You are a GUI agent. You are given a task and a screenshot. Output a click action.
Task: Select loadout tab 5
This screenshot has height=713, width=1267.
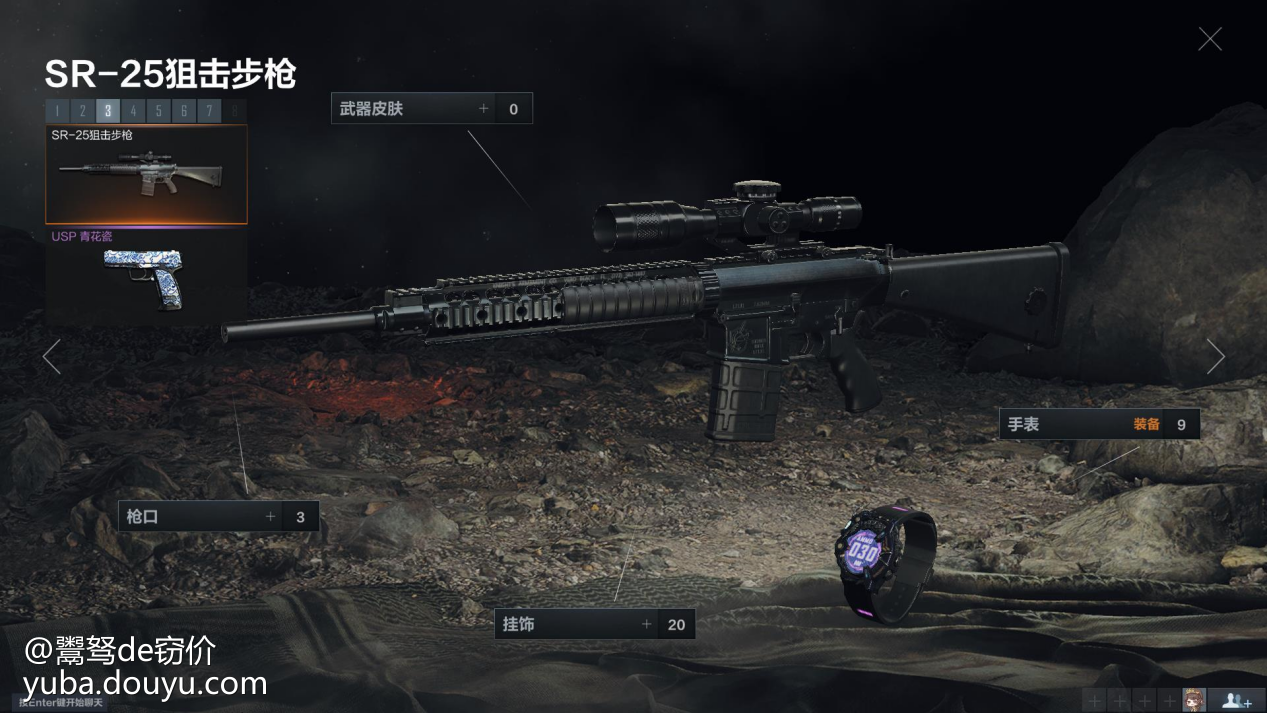point(158,111)
